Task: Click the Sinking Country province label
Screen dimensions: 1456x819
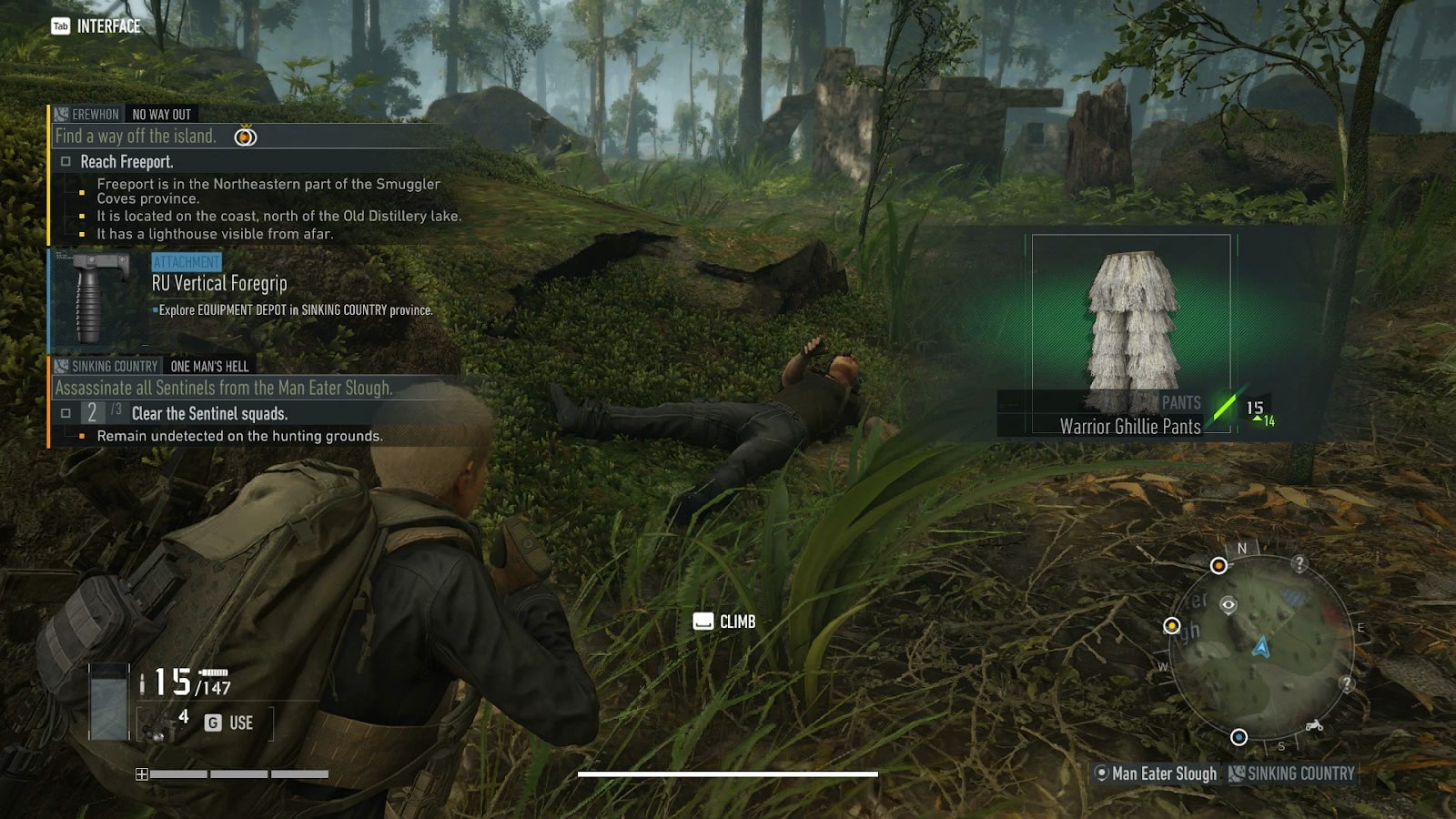Action: click(1300, 774)
